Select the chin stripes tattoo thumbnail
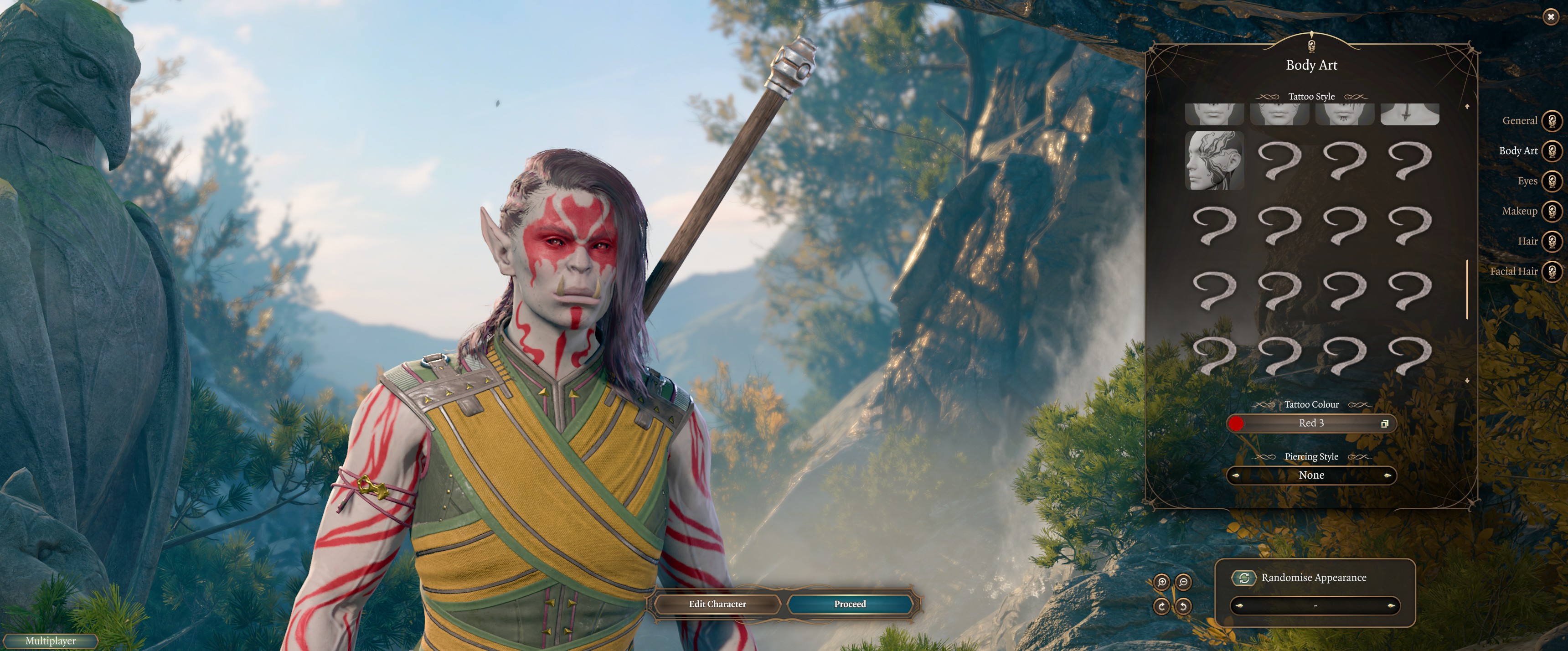Viewport: 1568px width, 651px height. (1344, 114)
